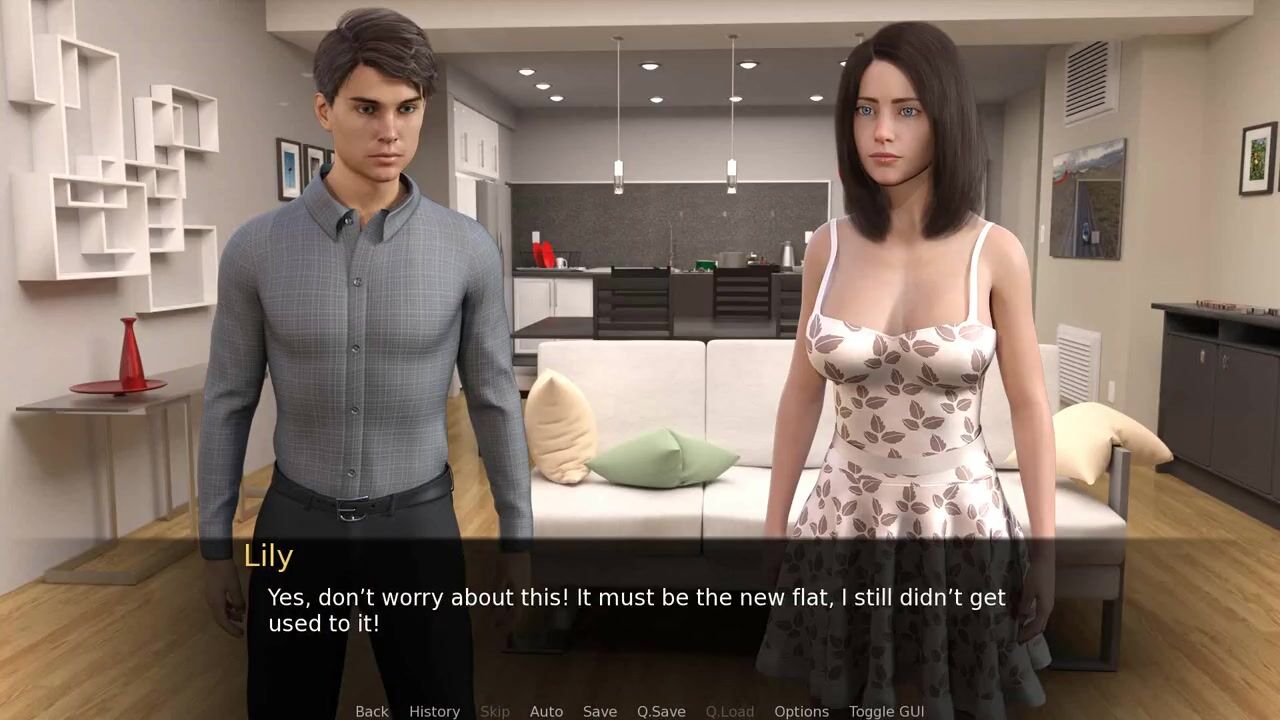Open the Options menu

point(801,711)
